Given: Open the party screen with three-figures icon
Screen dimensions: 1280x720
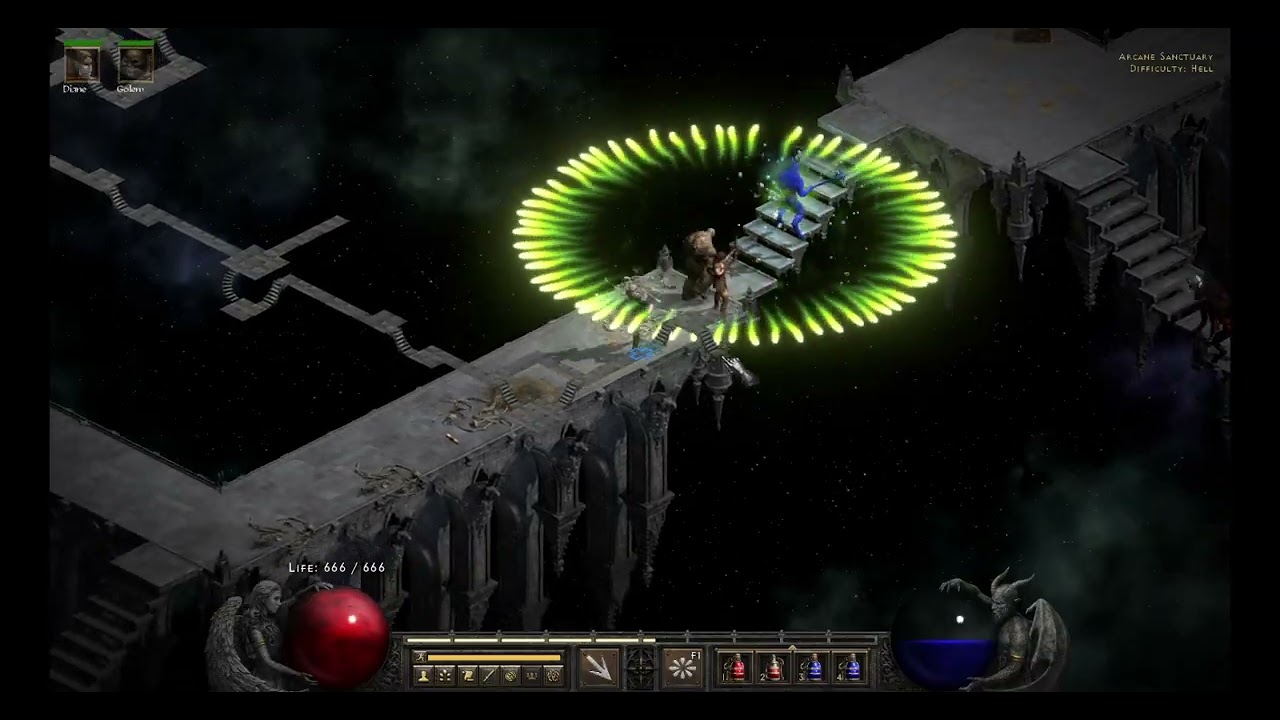Looking at the screenshot, I should (x=532, y=676).
